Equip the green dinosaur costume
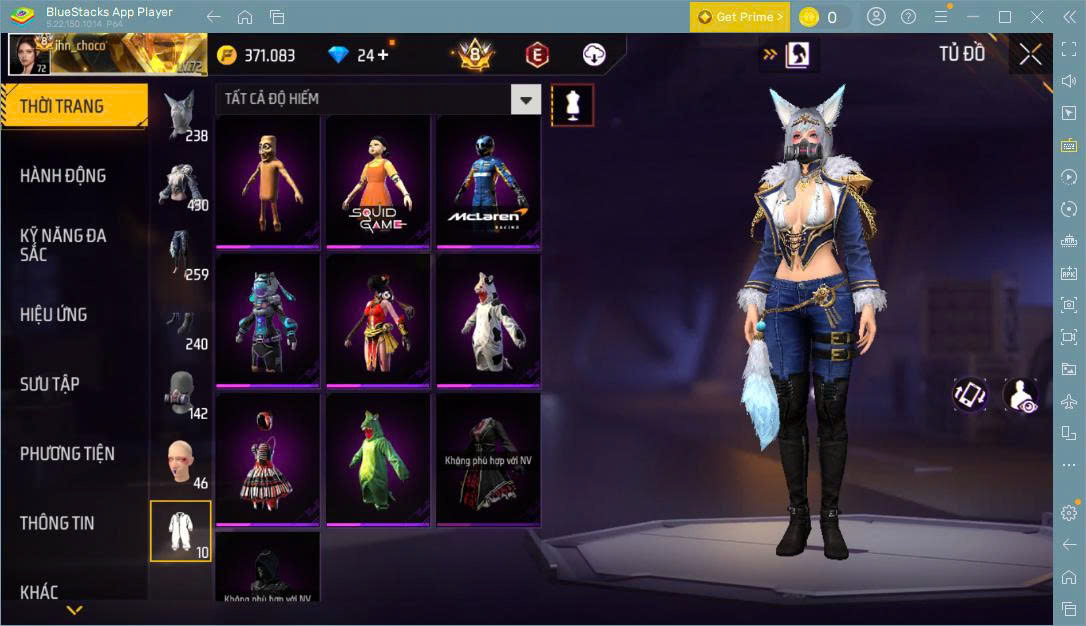Viewport: 1086px width, 626px height. coord(378,458)
